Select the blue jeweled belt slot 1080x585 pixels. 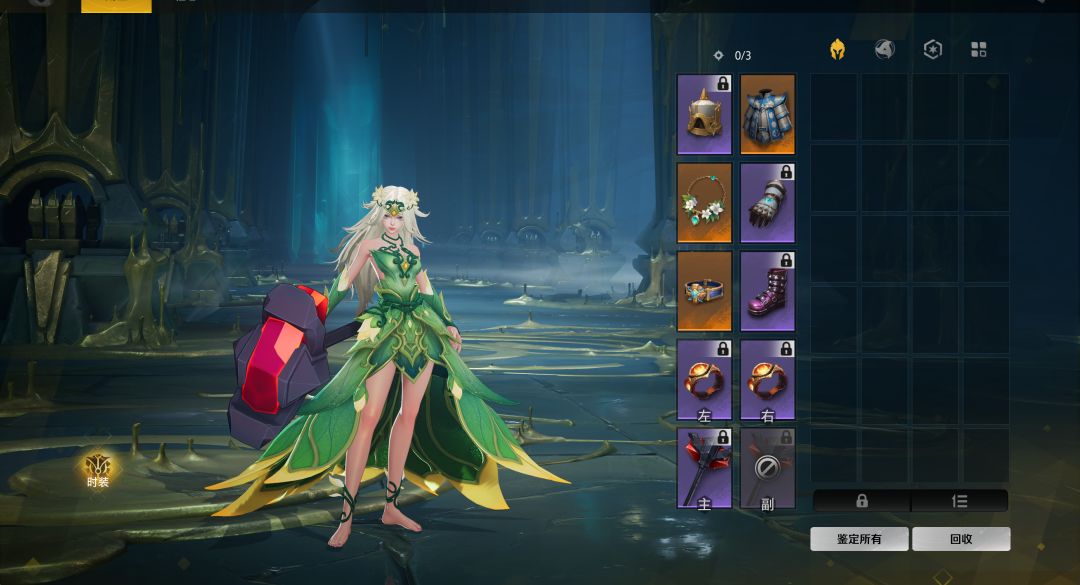click(704, 291)
